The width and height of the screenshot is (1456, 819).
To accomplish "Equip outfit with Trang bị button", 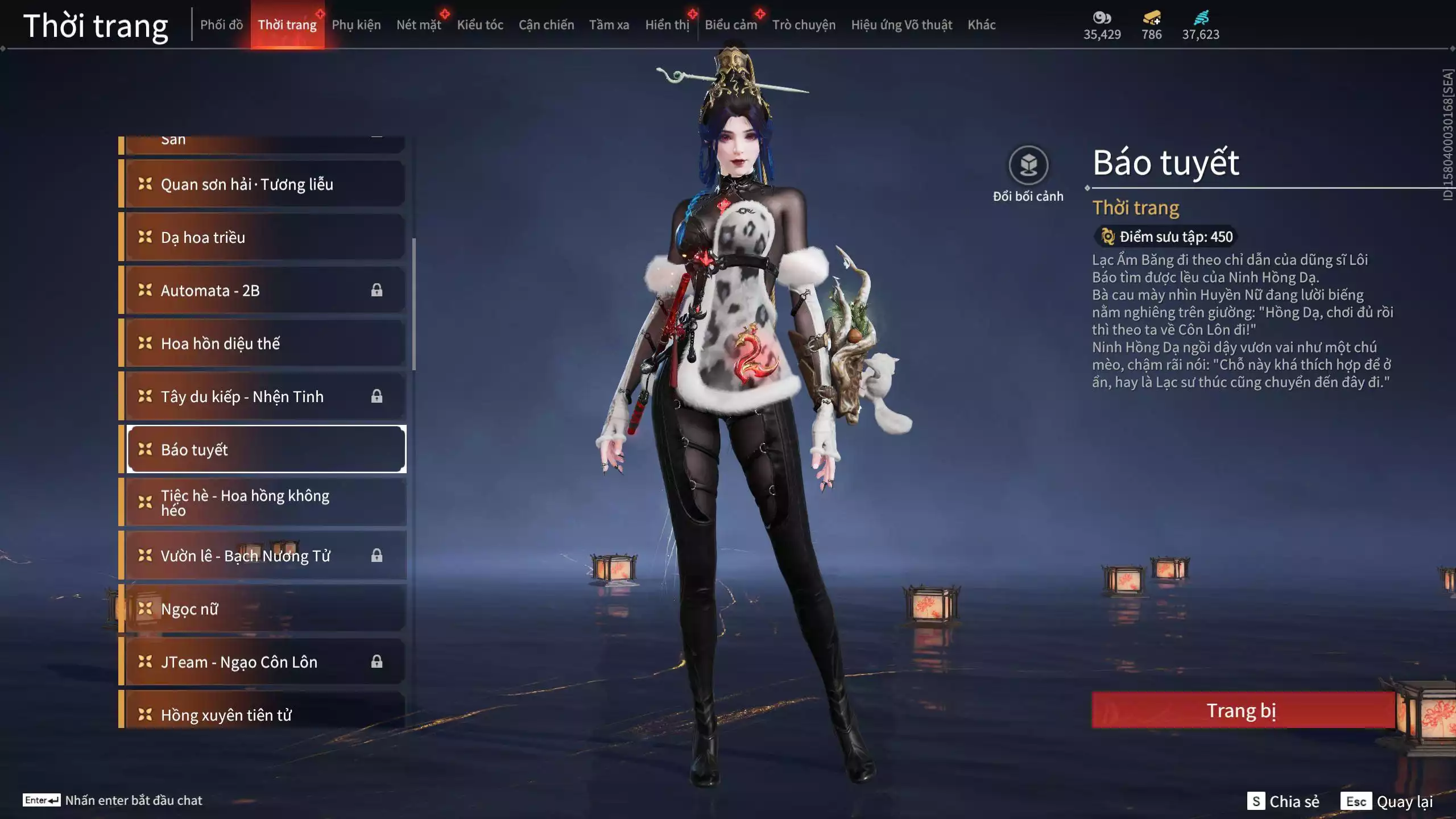I will click(1242, 710).
